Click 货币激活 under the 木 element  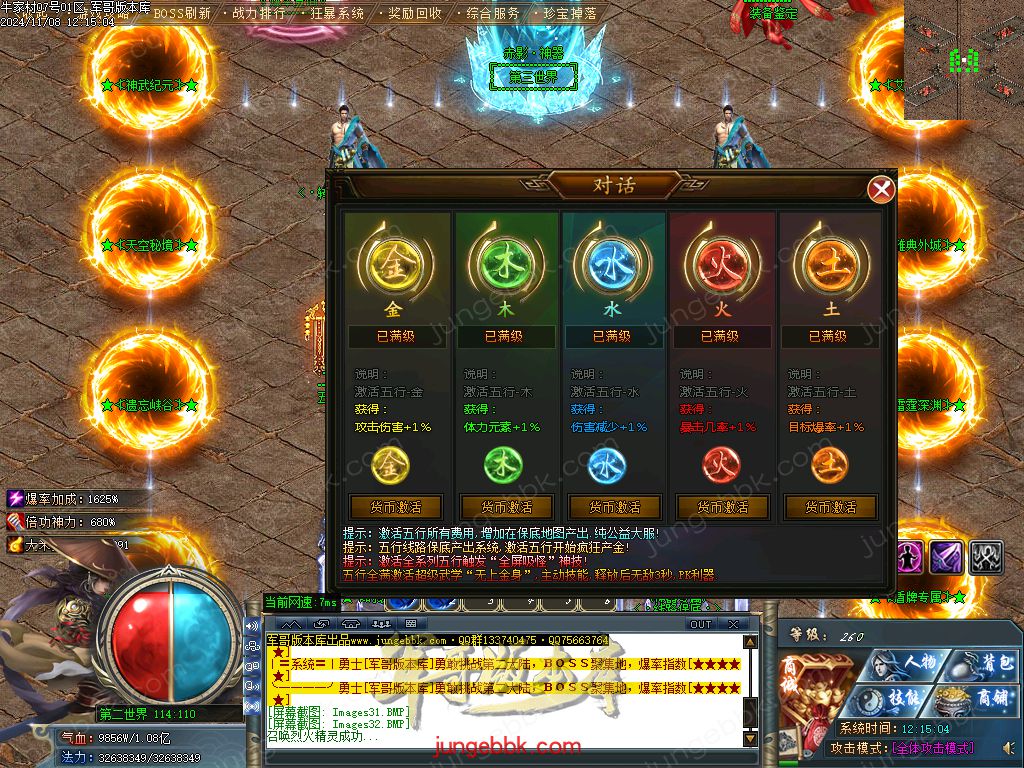(503, 507)
